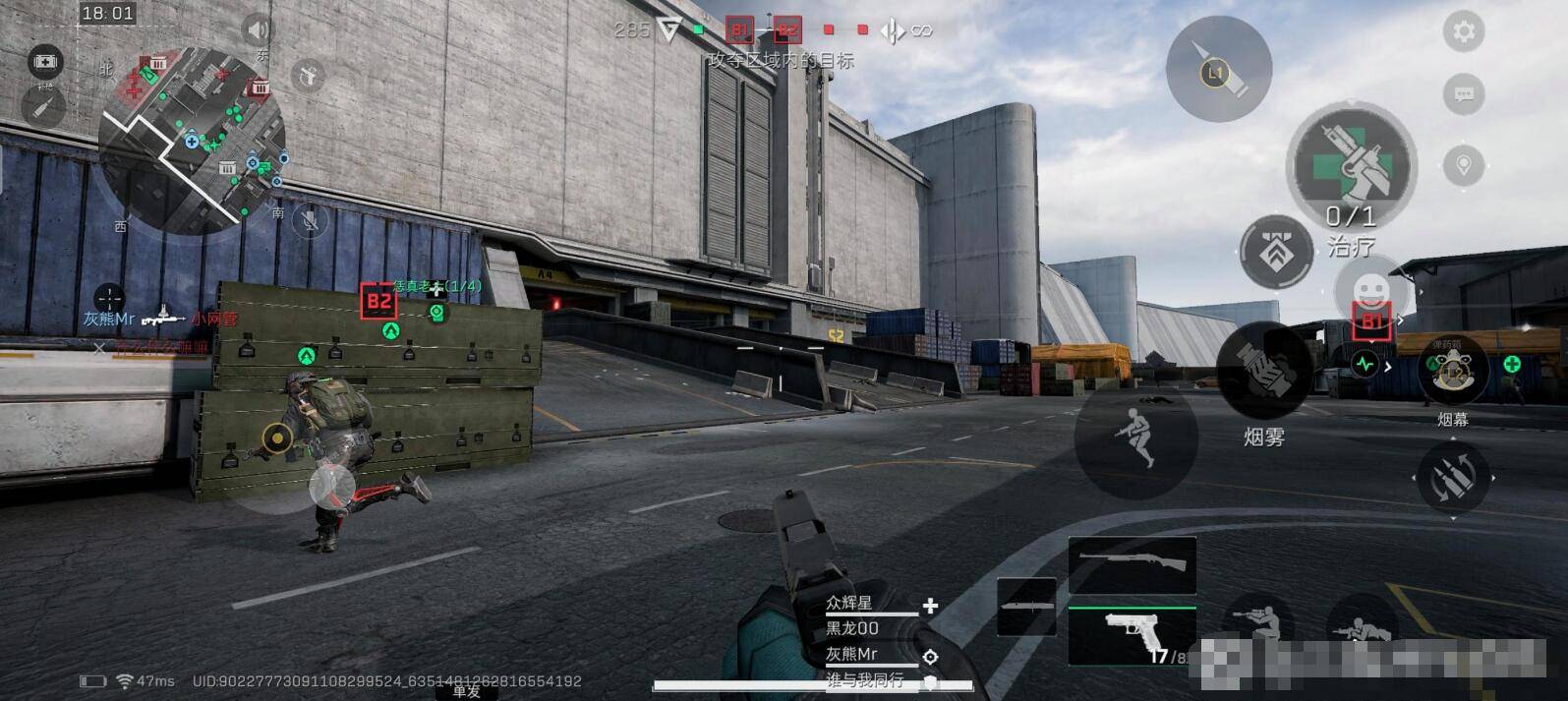Image resolution: width=1568 pixels, height=701 pixels.
Task: Open the chat message bubble
Action: pos(1464,94)
